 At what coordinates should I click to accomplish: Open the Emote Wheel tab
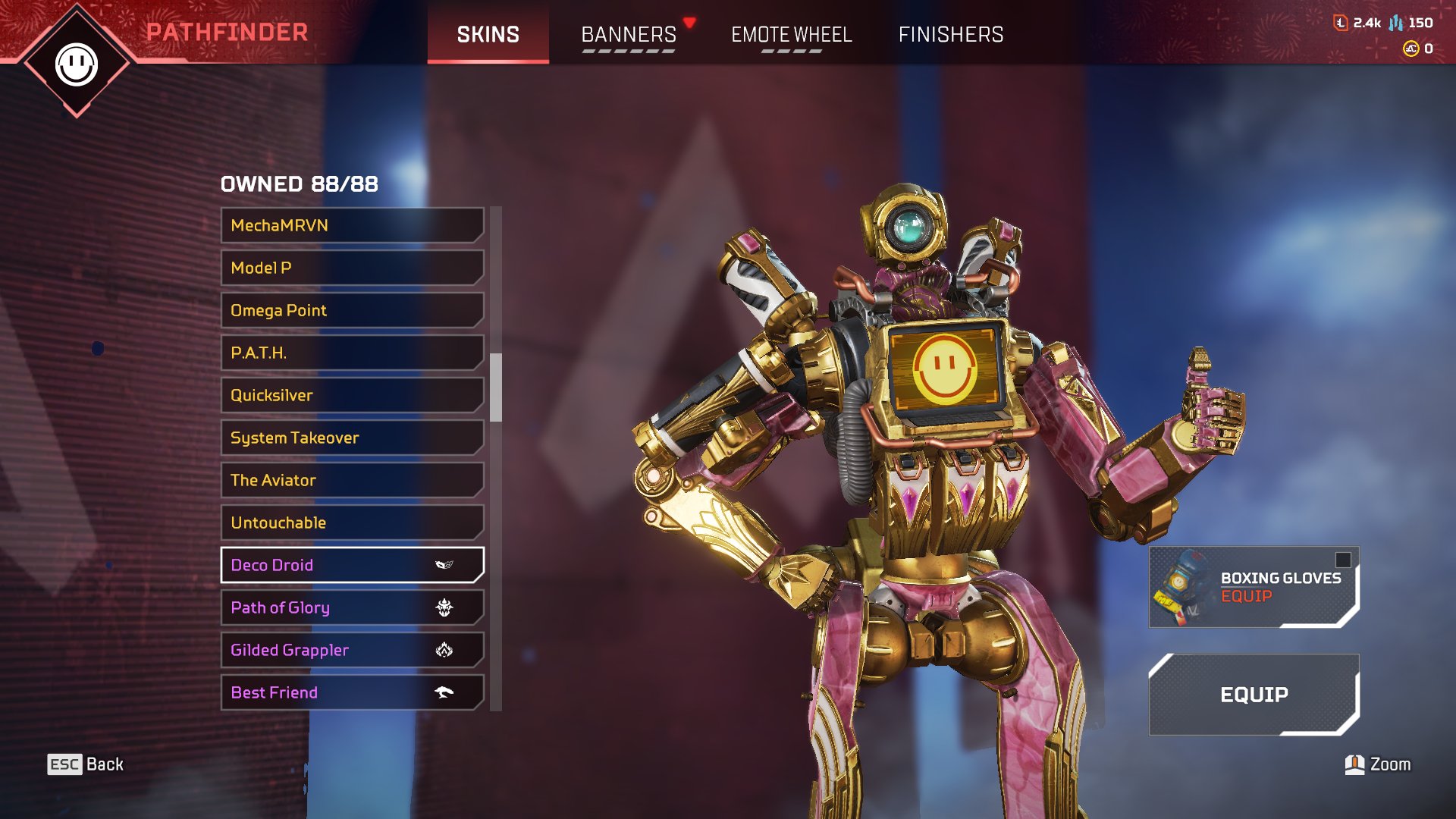pyautogui.click(x=791, y=34)
